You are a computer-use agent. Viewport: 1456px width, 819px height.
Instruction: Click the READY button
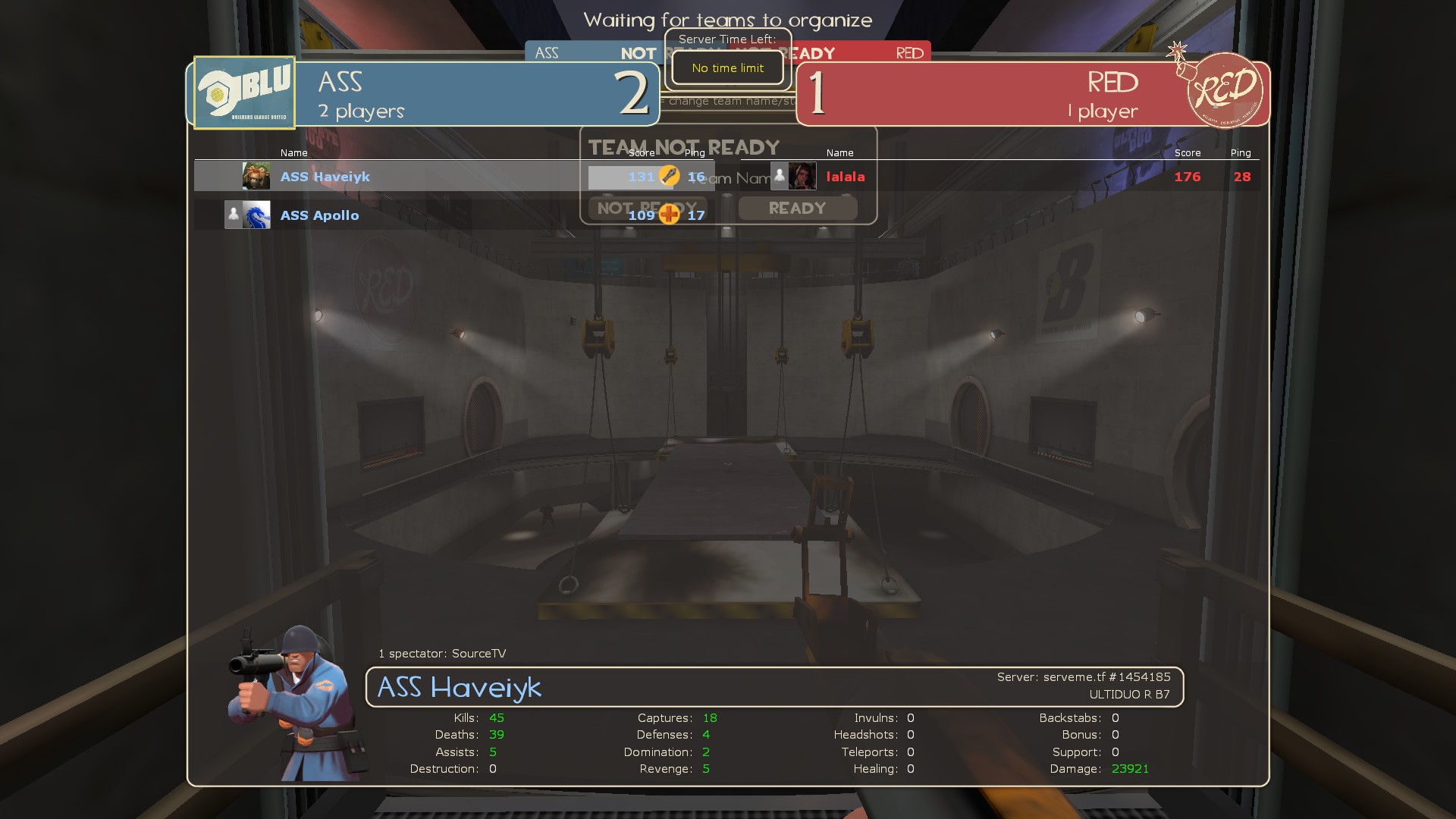tap(798, 209)
